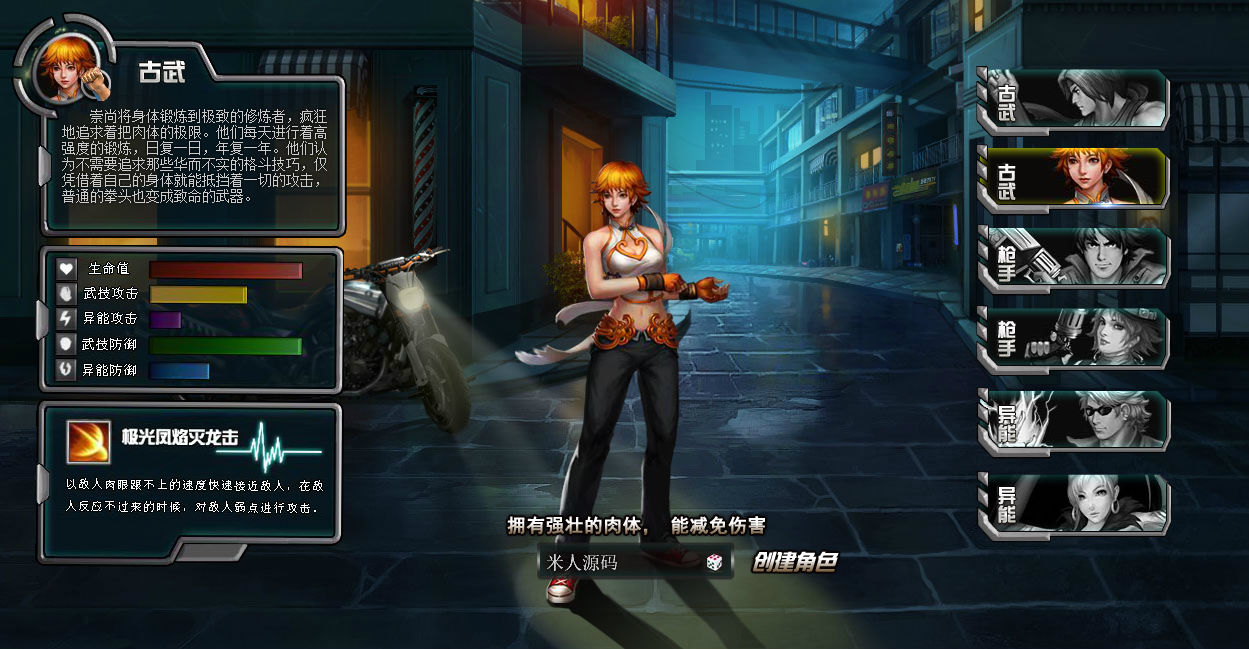Select the male 古武 long-haired fighter class

[1073, 100]
